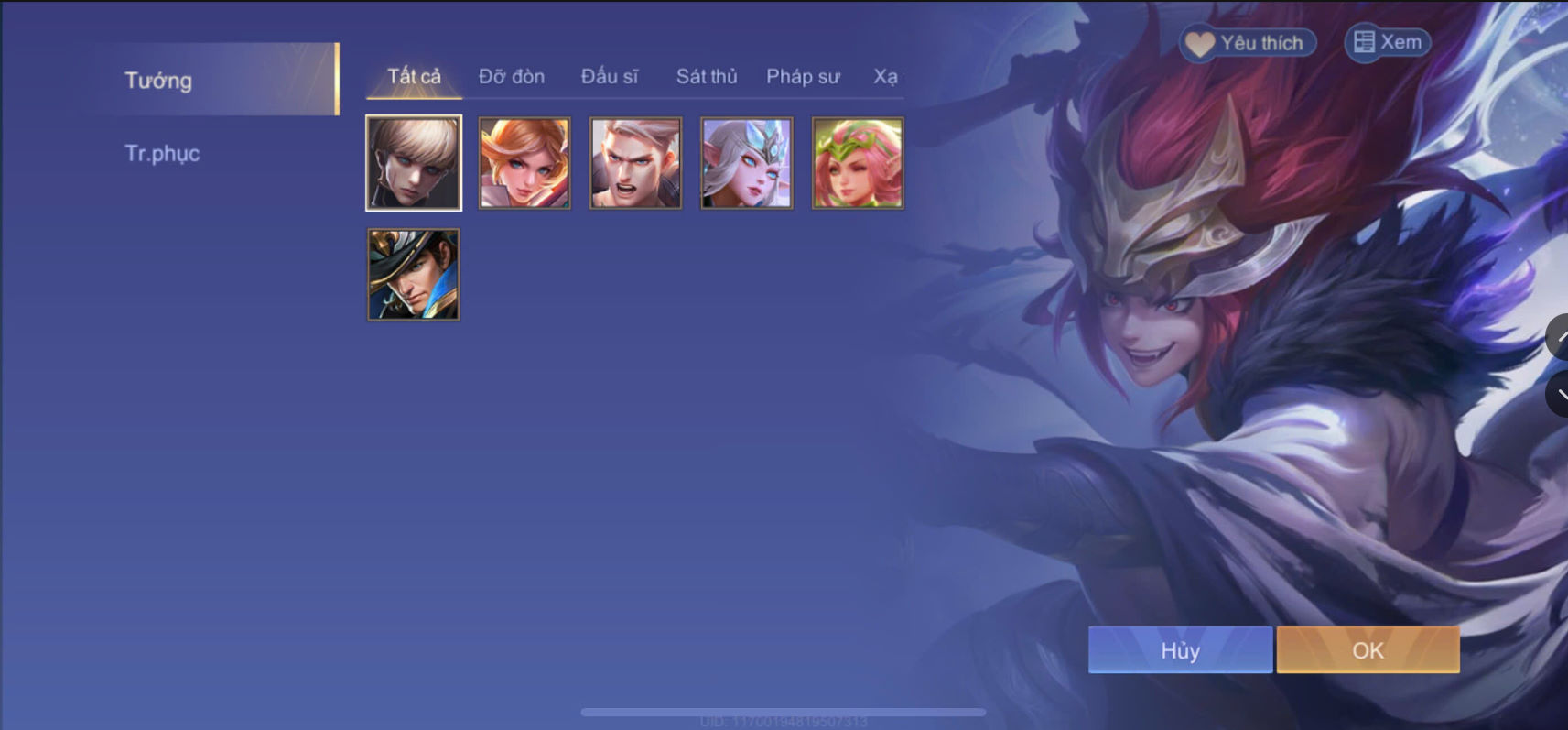Toggle the Yêu thích heart favorite icon
The width and height of the screenshot is (1568, 730).
pyautogui.click(x=1248, y=42)
